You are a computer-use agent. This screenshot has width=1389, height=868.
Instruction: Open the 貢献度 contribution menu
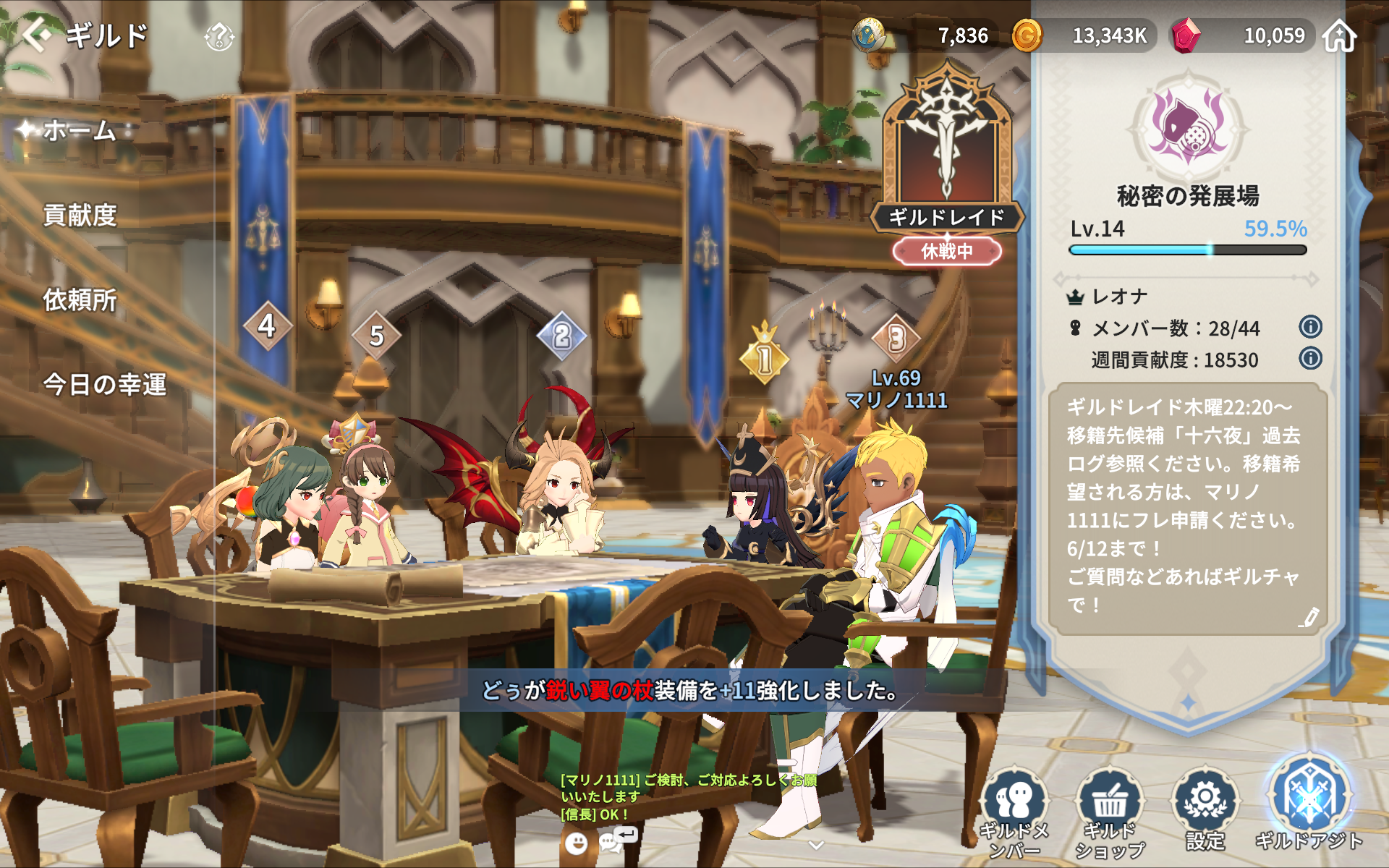[x=80, y=215]
